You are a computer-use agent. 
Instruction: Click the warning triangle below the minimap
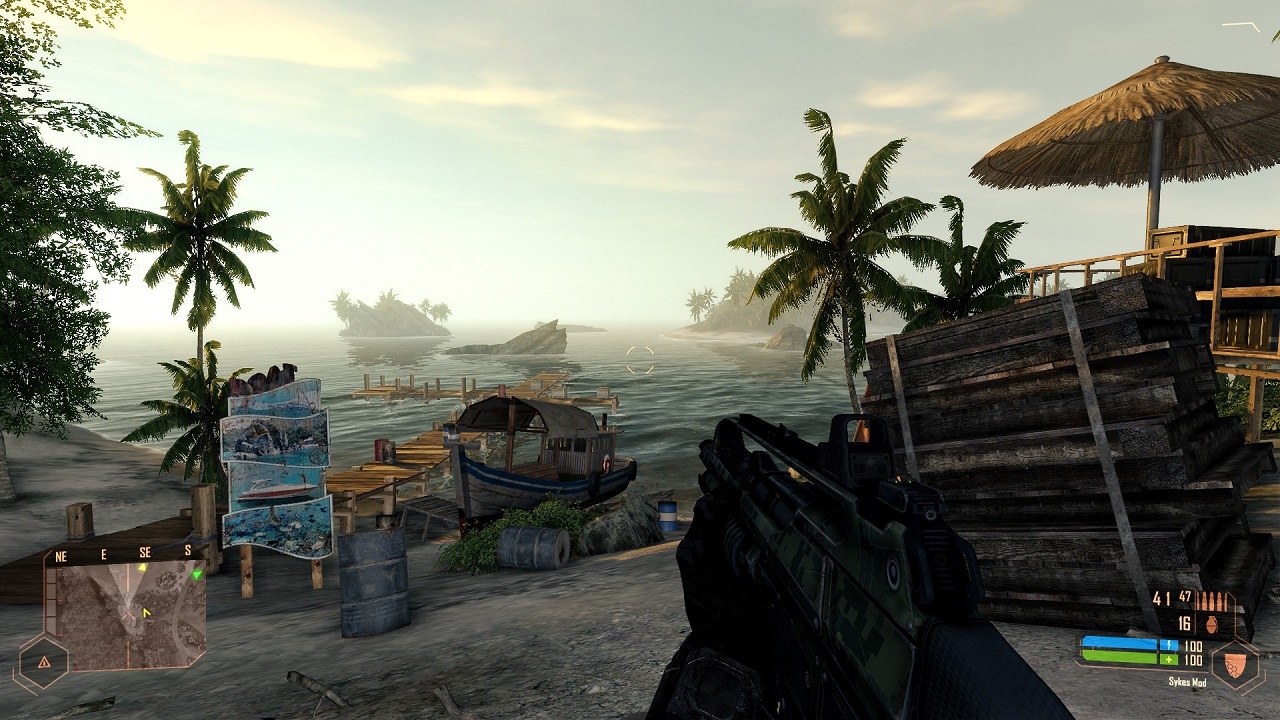43,662
